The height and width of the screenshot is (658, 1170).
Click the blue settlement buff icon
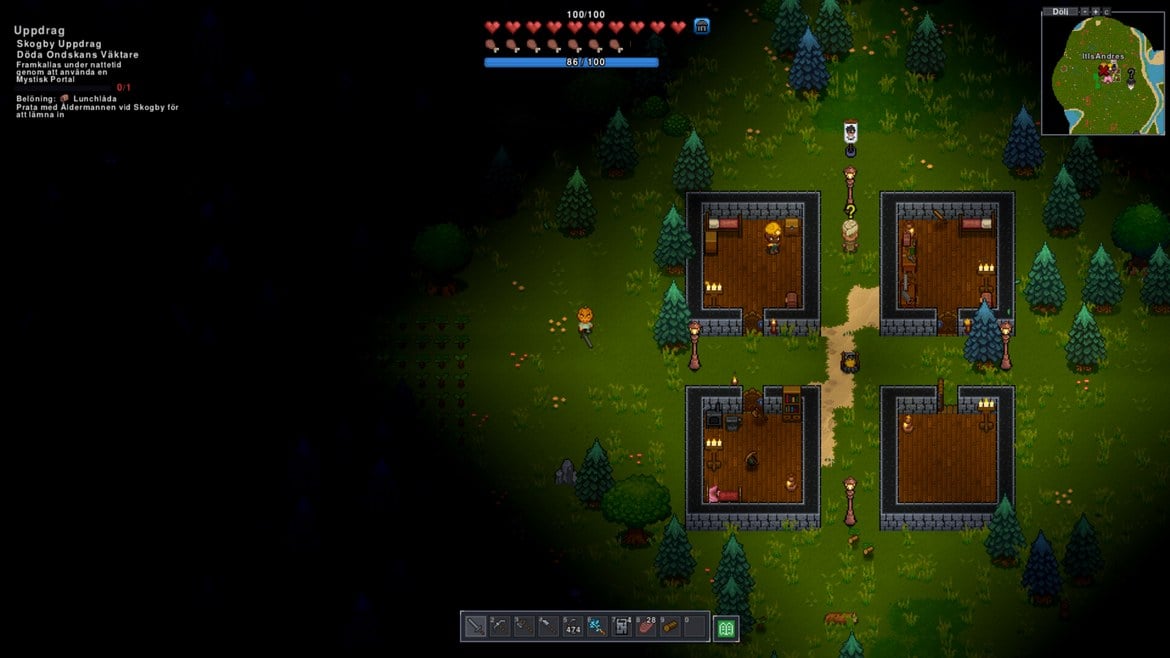point(702,27)
